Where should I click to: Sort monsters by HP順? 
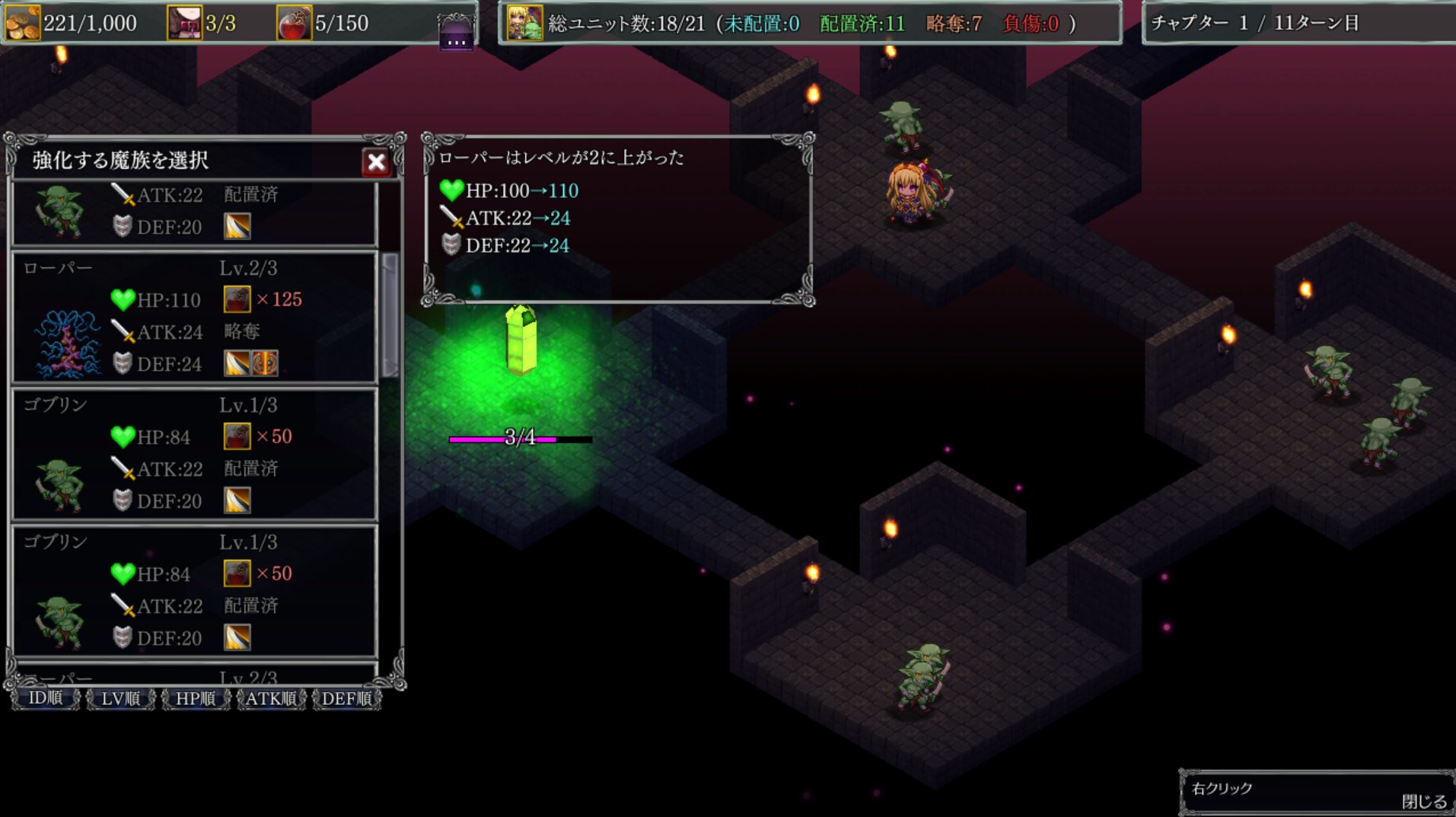click(196, 698)
